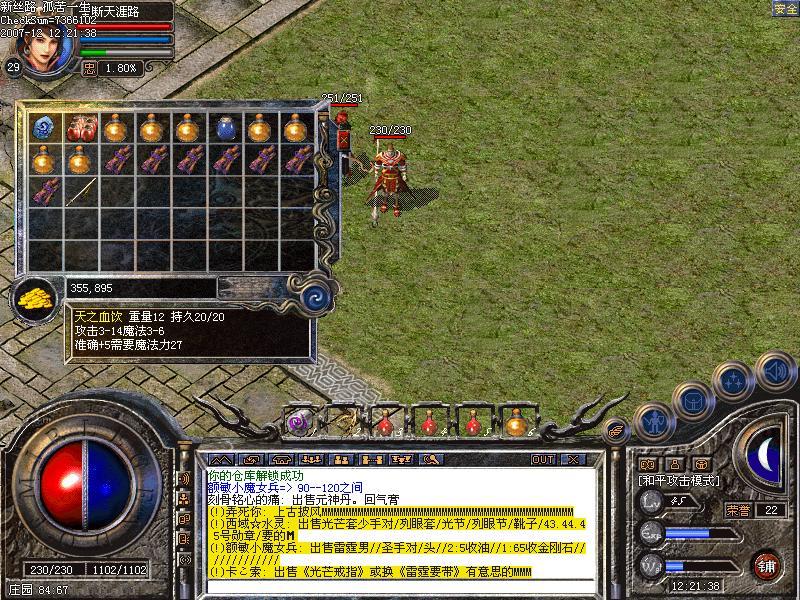This screenshot has width=800, height=600.
Task: Open the bag round button
Action: (692, 400)
